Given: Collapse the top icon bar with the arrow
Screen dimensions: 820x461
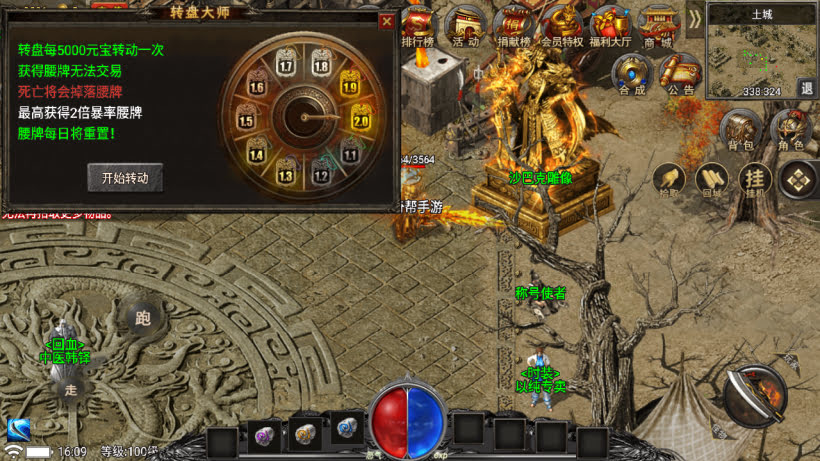Looking at the screenshot, I should click(x=694, y=20).
